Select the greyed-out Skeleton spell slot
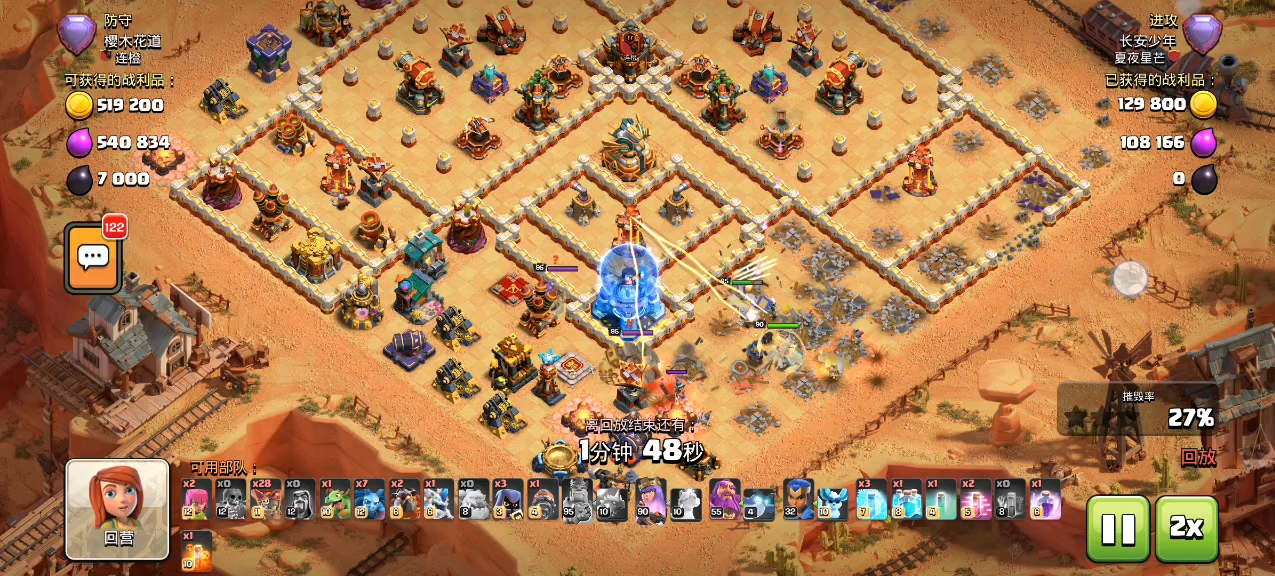The image size is (1275, 576). pyautogui.click(x=1010, y=498)
